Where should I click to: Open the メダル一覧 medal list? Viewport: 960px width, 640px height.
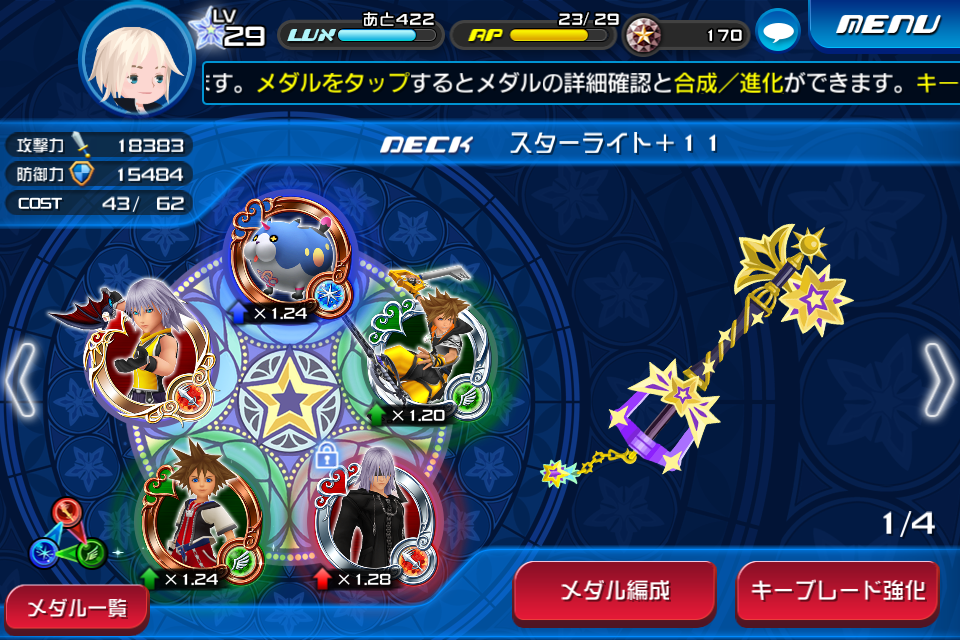[74, 607]
